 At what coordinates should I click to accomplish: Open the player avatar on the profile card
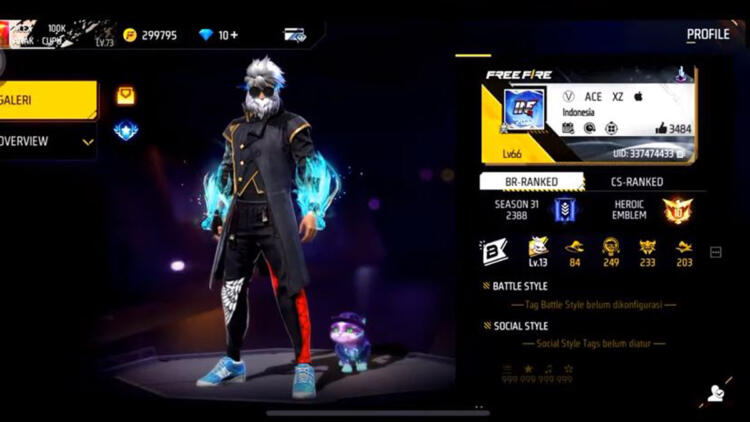coord(522,111)
